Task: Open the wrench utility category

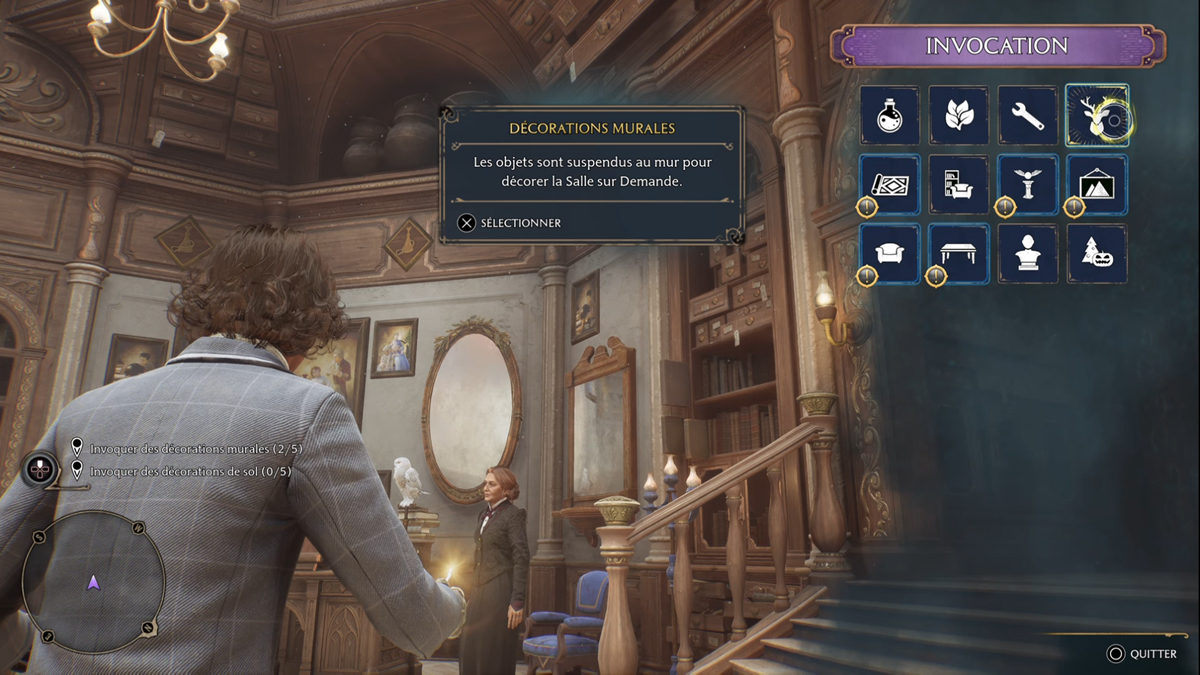Action: pyautogui.click(x=1027, y=115)
